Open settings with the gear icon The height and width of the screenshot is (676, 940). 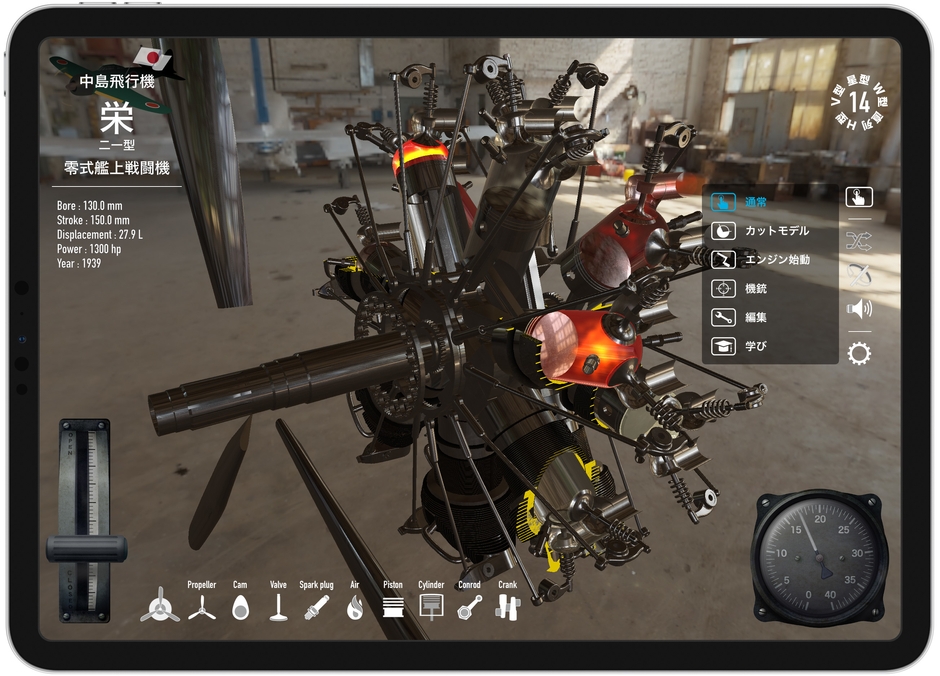click(859, 353)
